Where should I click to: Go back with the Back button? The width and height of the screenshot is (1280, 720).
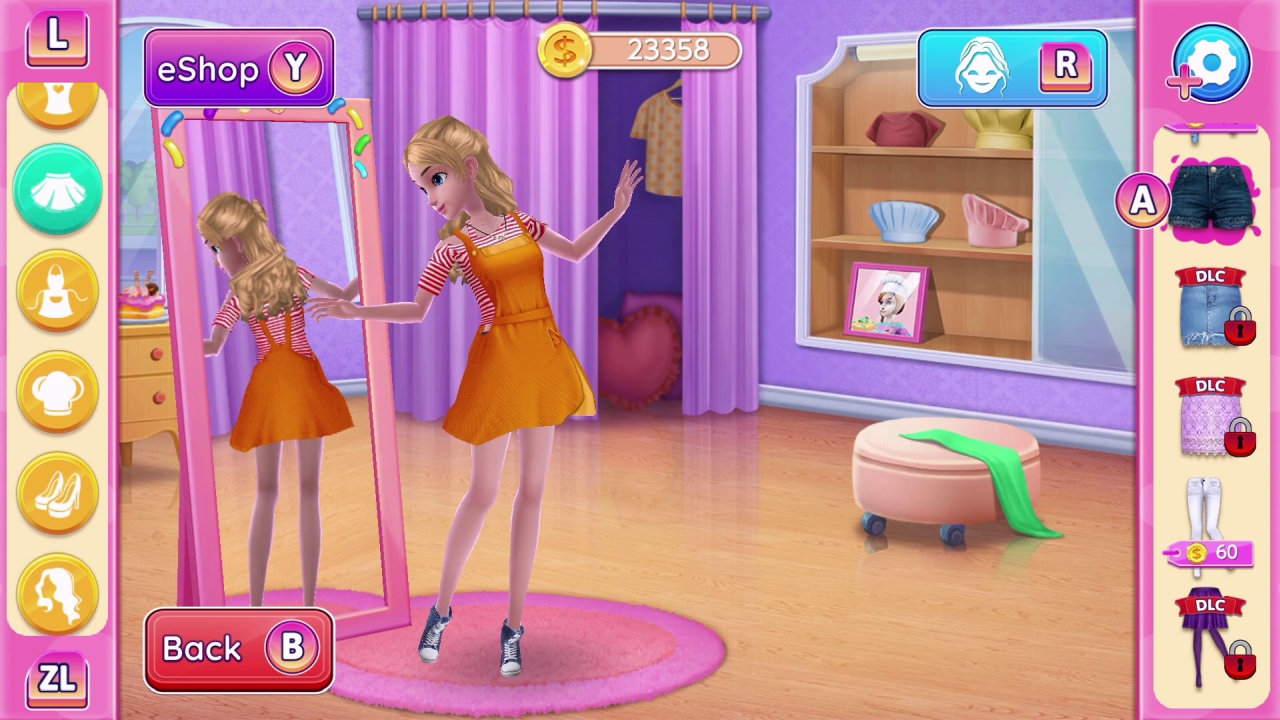pyautogui.click(x=238, y=648)
